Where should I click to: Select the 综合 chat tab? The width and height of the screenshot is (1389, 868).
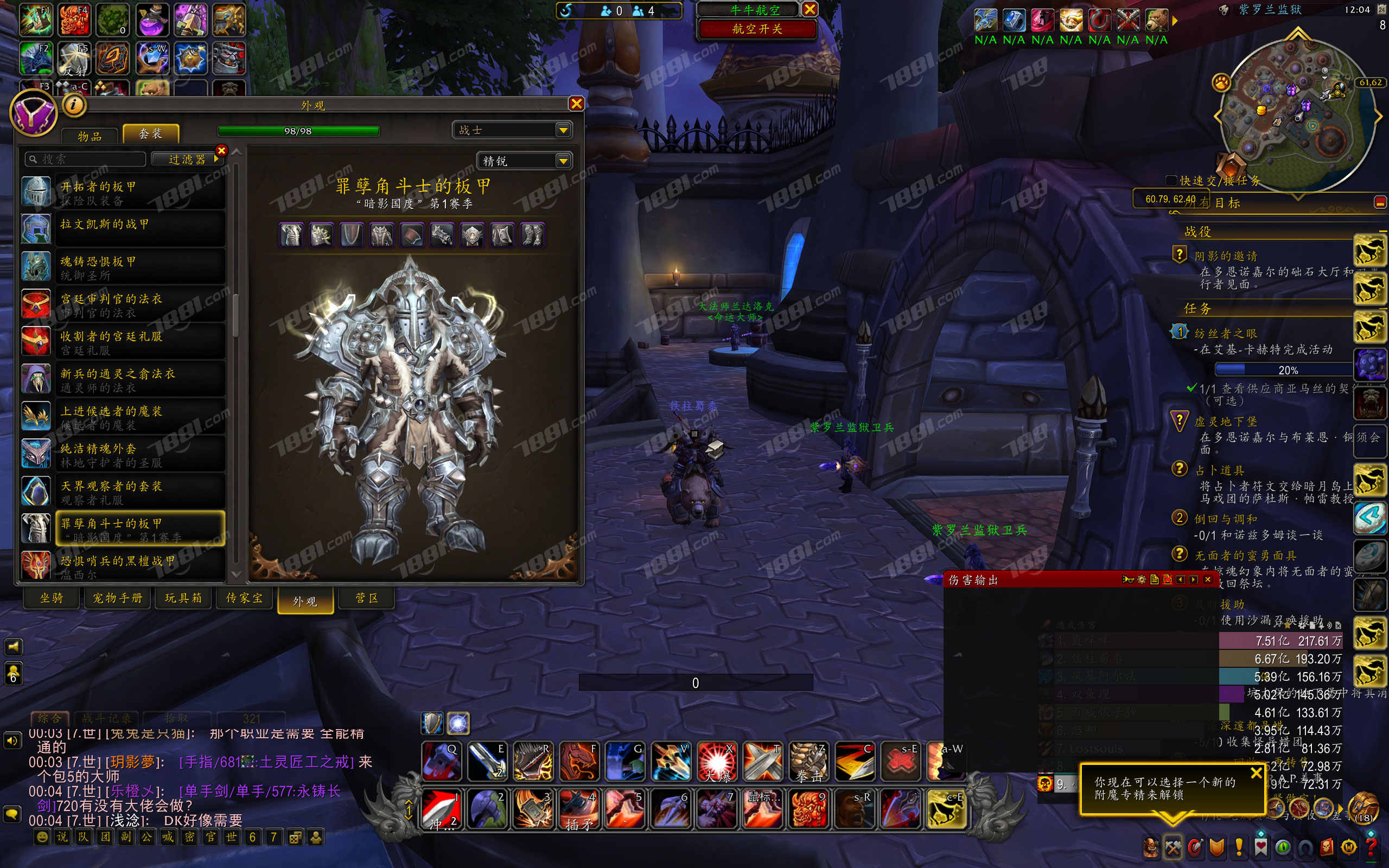point(49,718)
